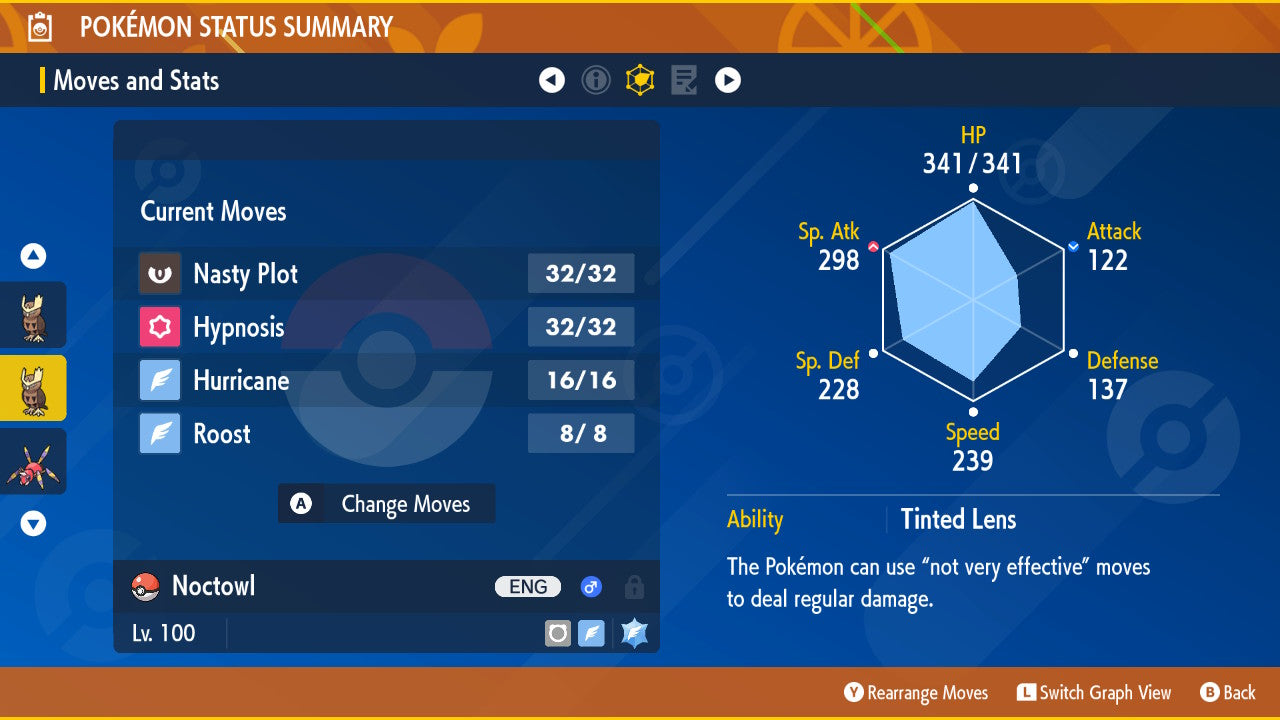Screen dimensions: 1280x720
Task: Show the previous party Pokémon with up arrow
Action: 33,257
